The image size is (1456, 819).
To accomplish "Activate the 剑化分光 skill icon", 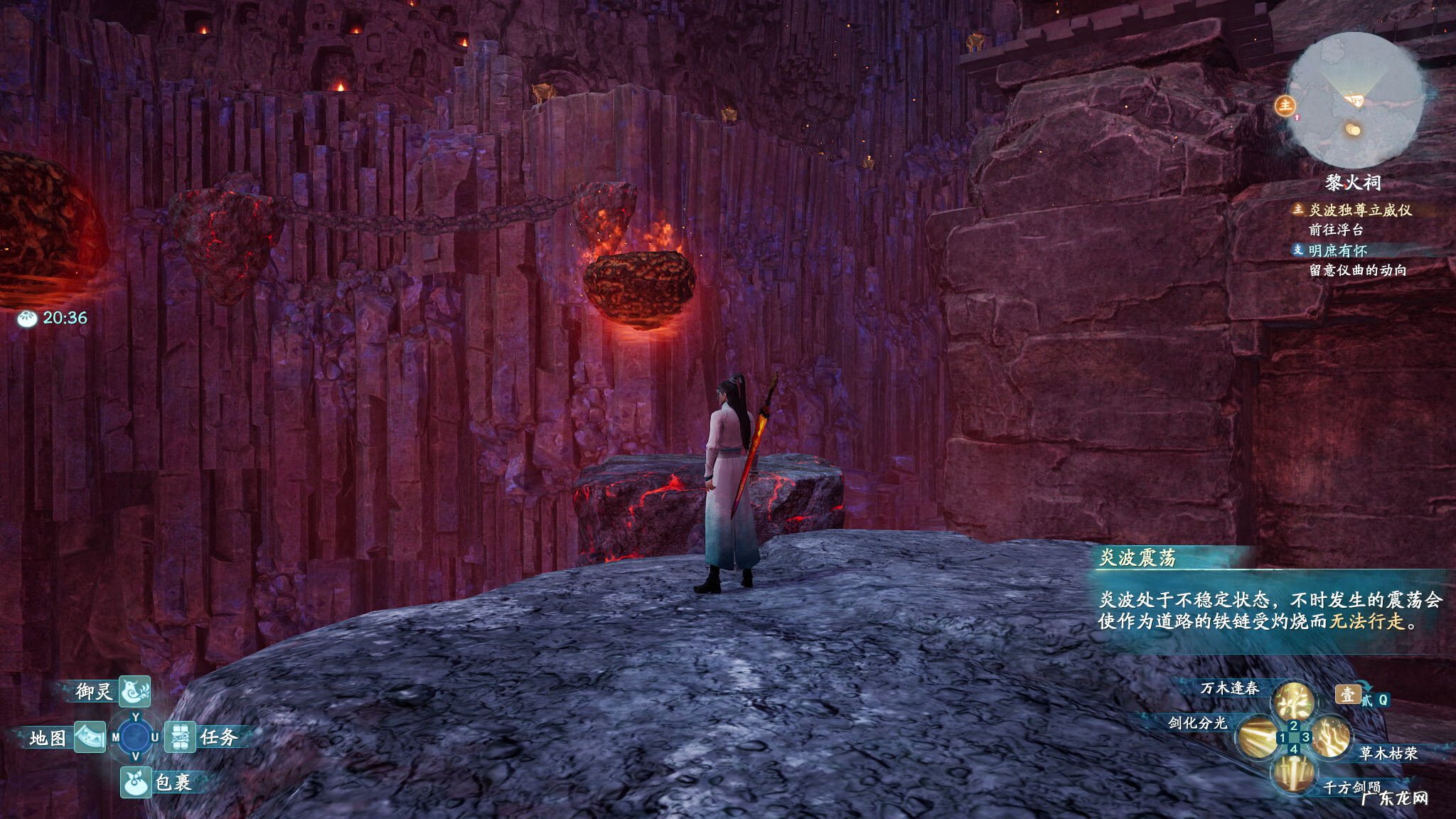I will point(1258,737).
